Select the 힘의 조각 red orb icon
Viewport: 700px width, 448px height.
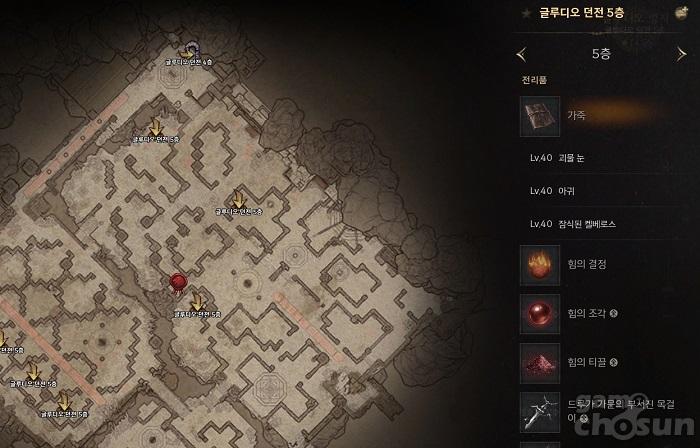click(x=540, y=314)
